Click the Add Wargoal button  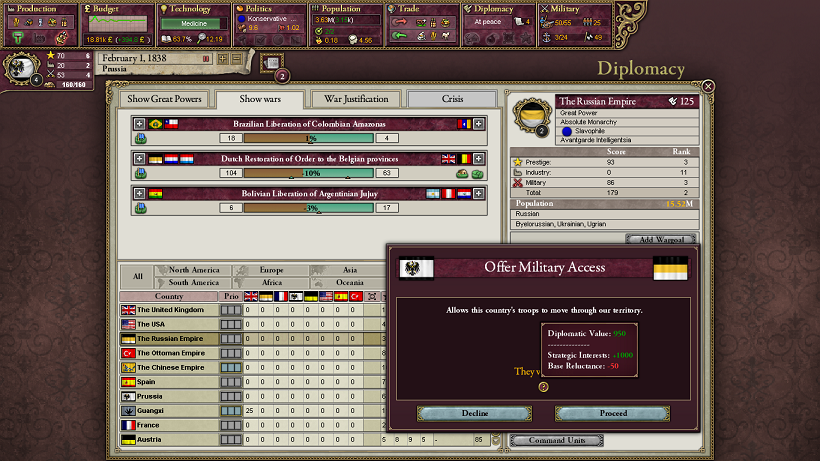pos(660,240)
